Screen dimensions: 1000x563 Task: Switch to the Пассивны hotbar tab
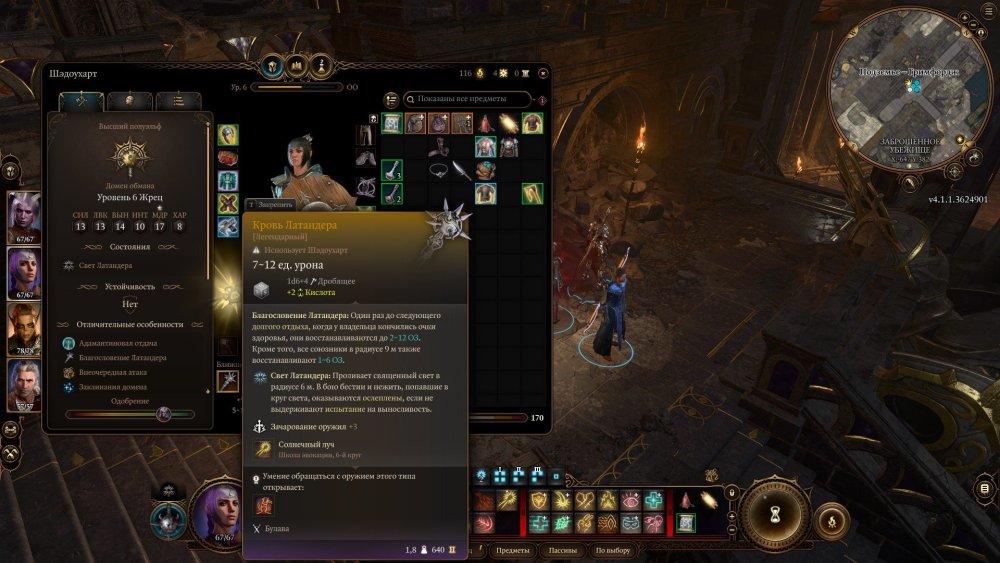563,551
